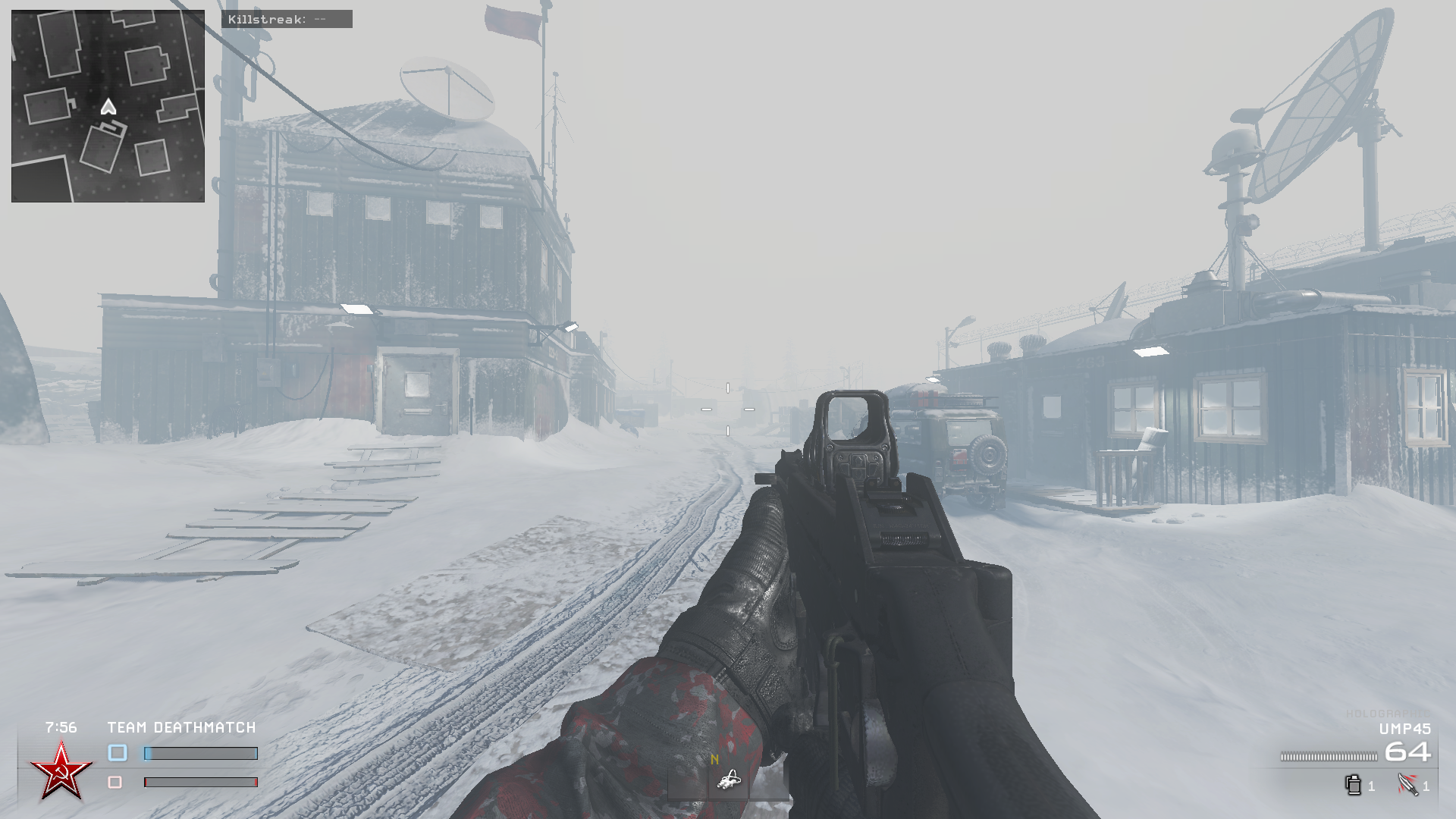Click the red team square icon
1456x819 pixels.
[118, 781]
